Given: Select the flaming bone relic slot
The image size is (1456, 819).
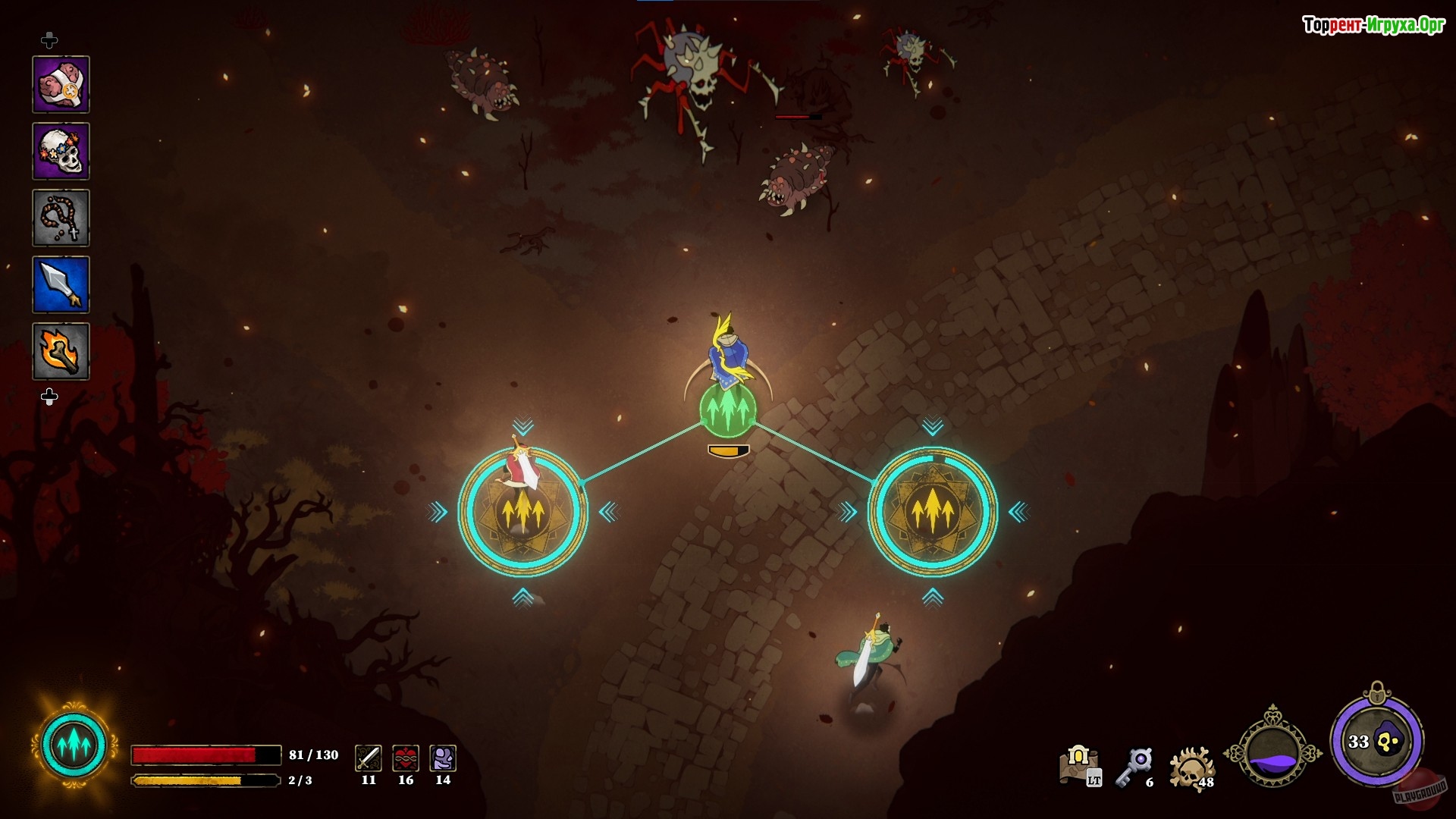Looking at the screenshot, I should click(x=61, y=351).
